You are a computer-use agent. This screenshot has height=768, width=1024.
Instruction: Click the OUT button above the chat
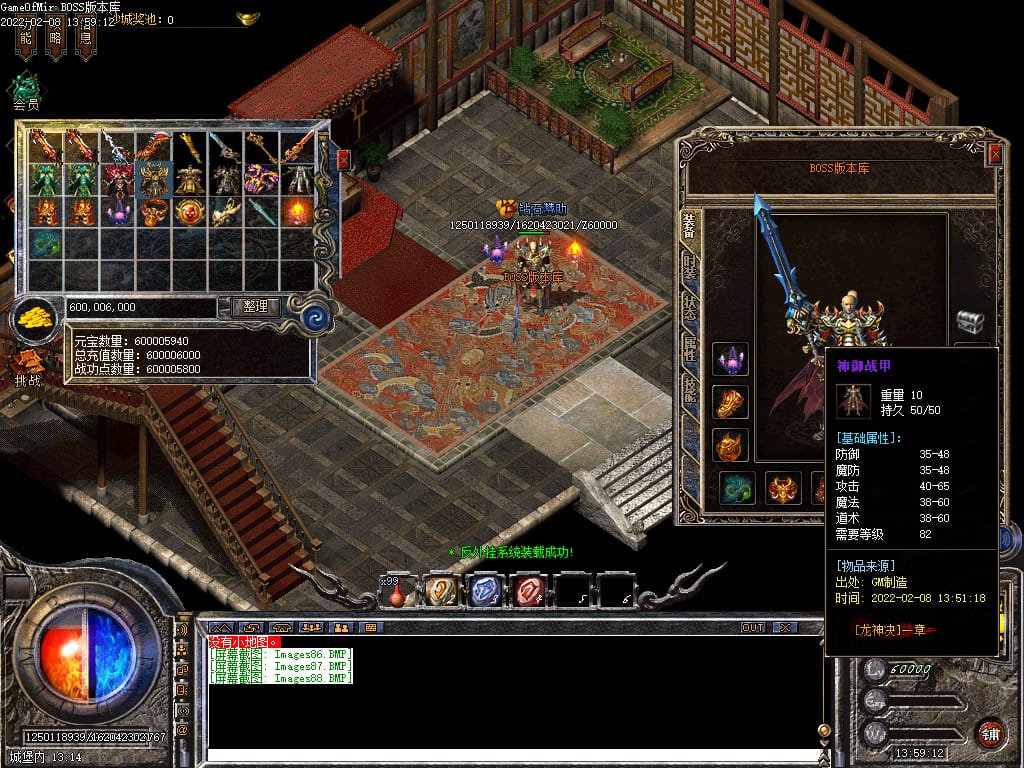pyautogui.click(x=752, y=627)
